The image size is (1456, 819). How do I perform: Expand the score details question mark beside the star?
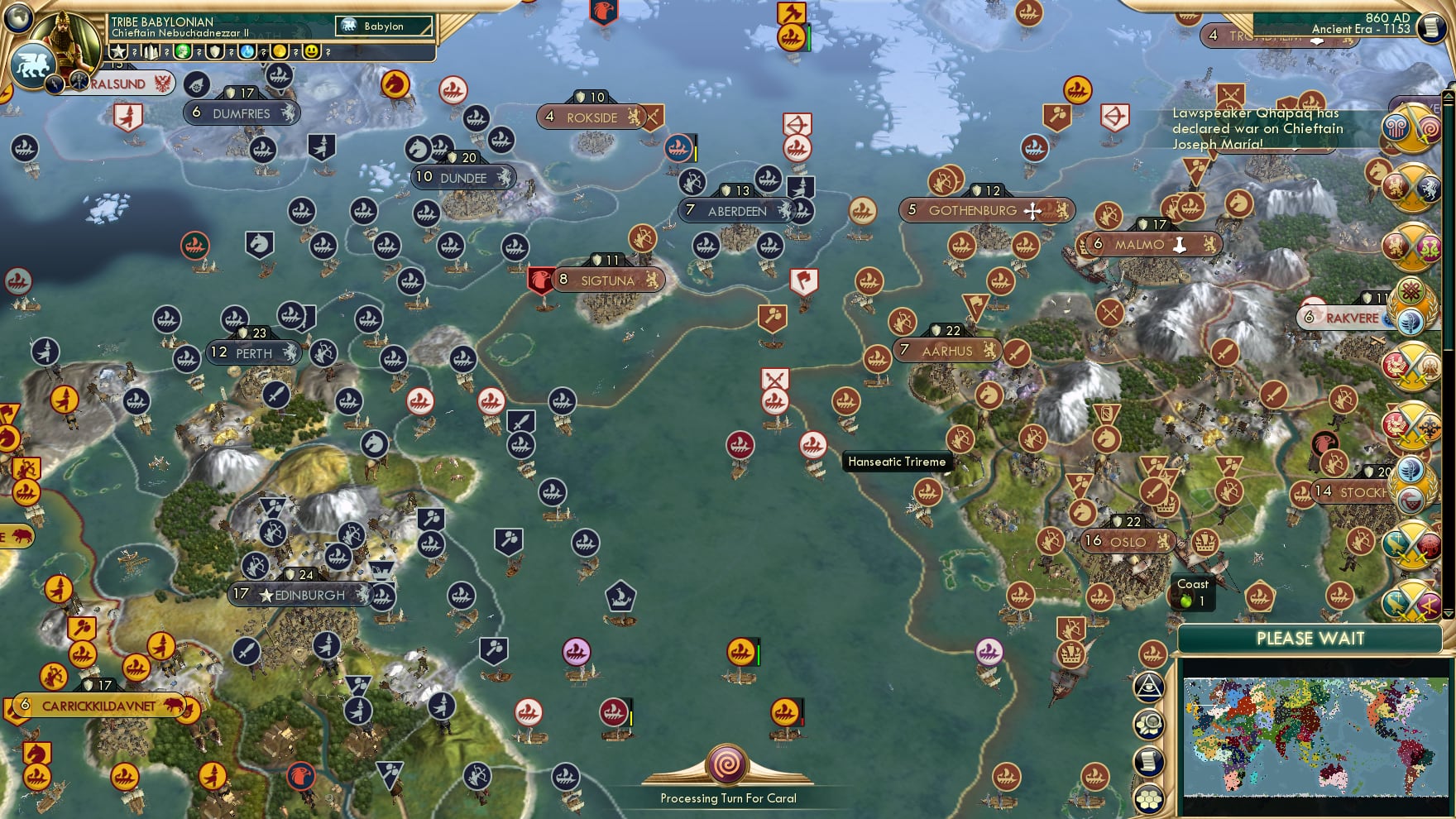pos(135,53)
